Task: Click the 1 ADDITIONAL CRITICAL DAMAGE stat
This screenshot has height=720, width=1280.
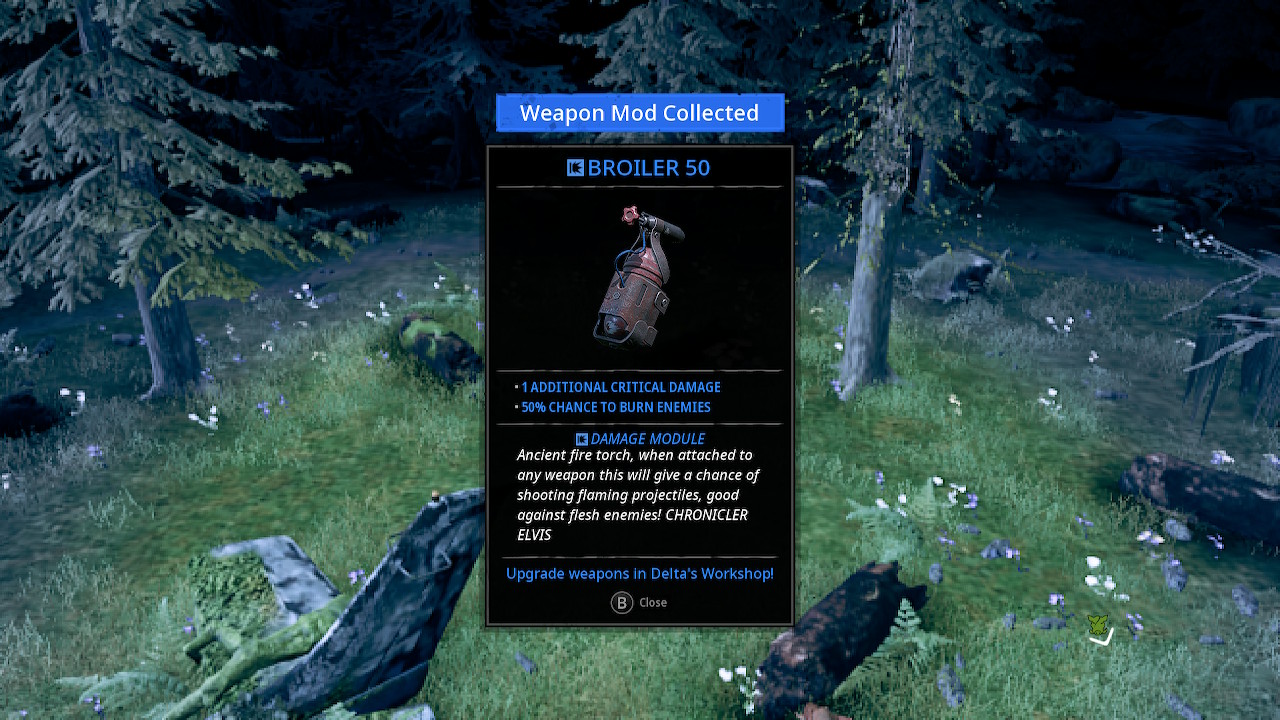Action: pyautogui.click(x=620, y=387)
